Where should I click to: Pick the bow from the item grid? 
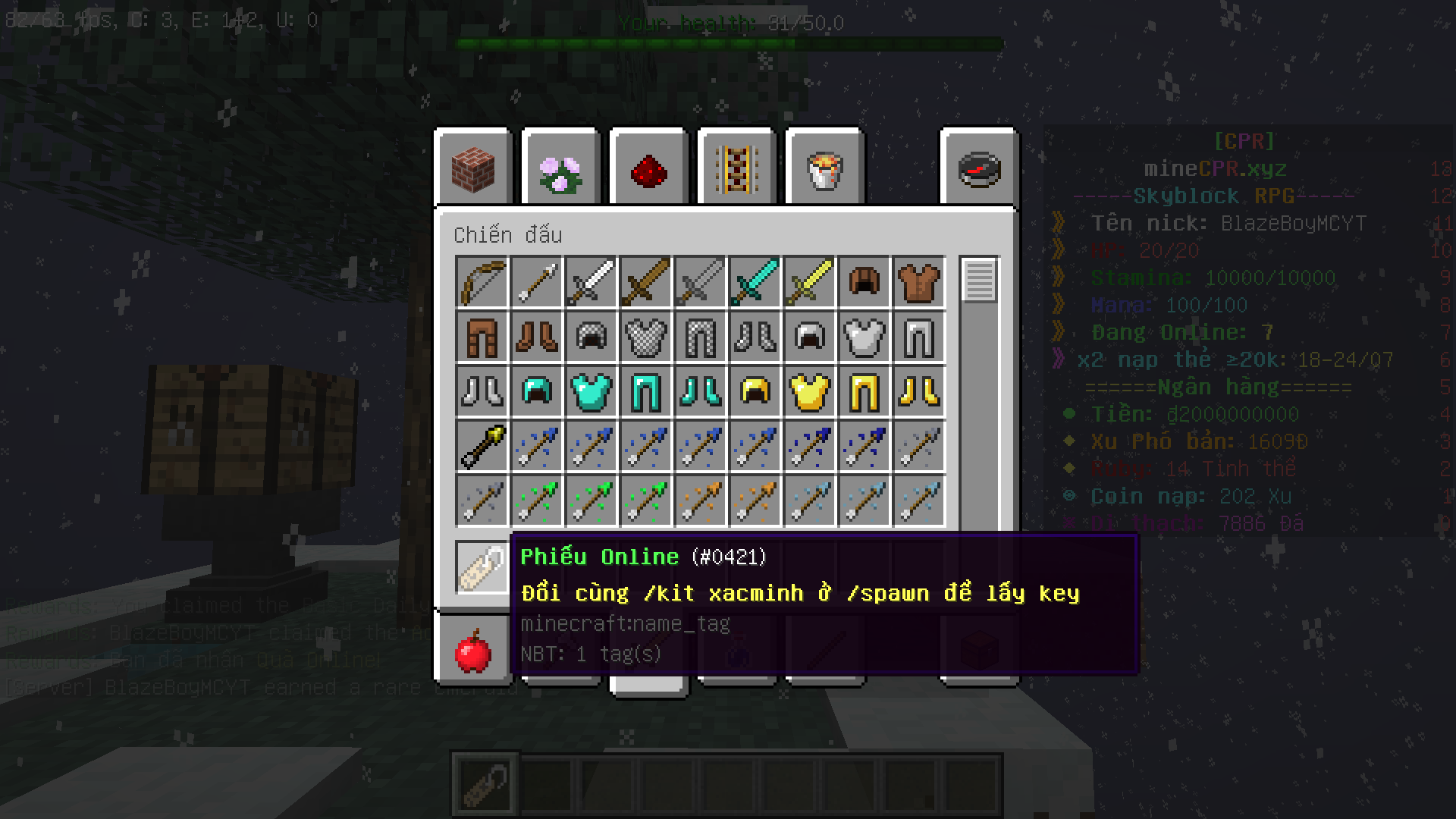pos(482,282)
